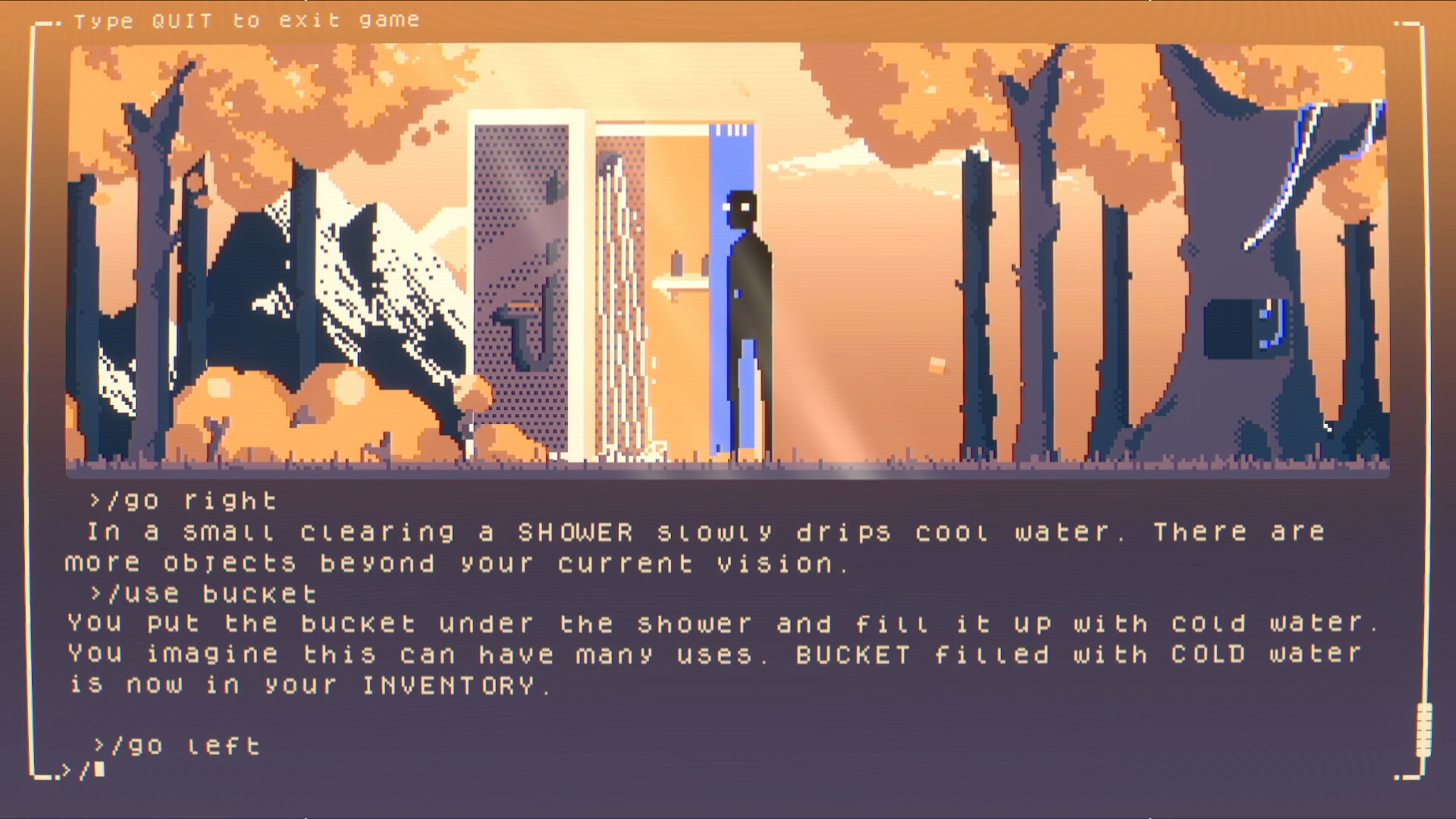The height and width of the screenshot is (819, 1456).
Task: Click the '/go left' command line
Action: pyautogui.click(x=178, y=745)
